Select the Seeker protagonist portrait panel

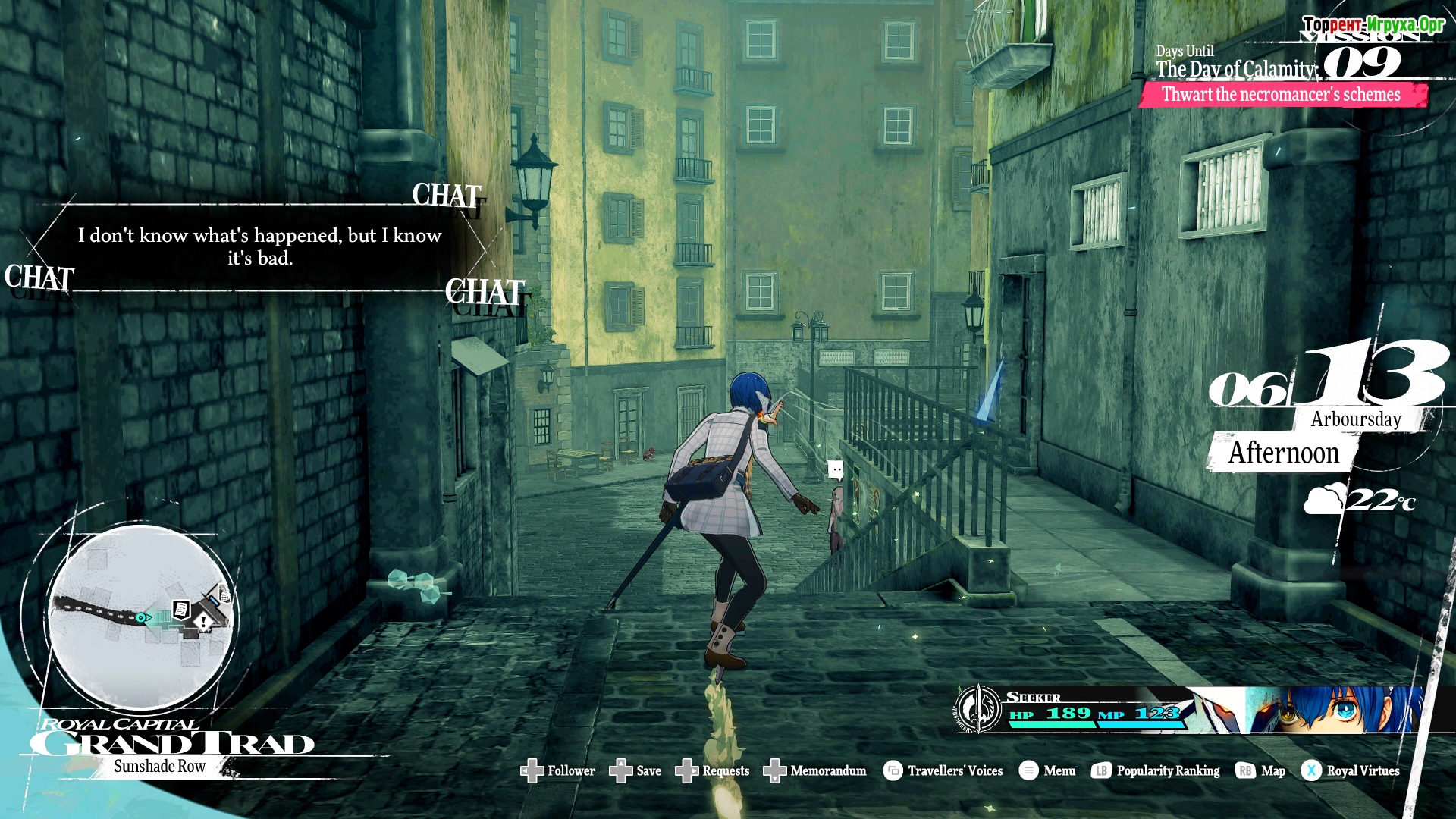click(1191, 710)
